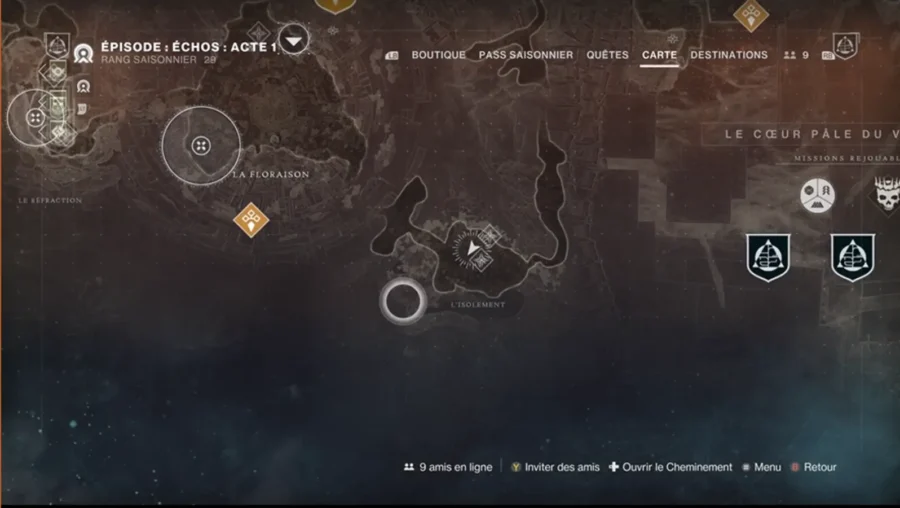Open the Épisode Échos seasonal rank icon
This screenshot has width=900, height=508.
(83, 53)
